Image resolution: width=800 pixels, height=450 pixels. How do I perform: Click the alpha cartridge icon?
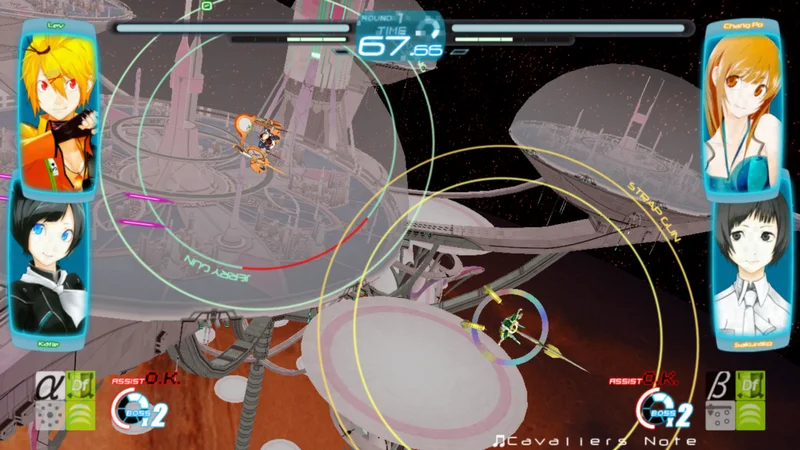50,386
